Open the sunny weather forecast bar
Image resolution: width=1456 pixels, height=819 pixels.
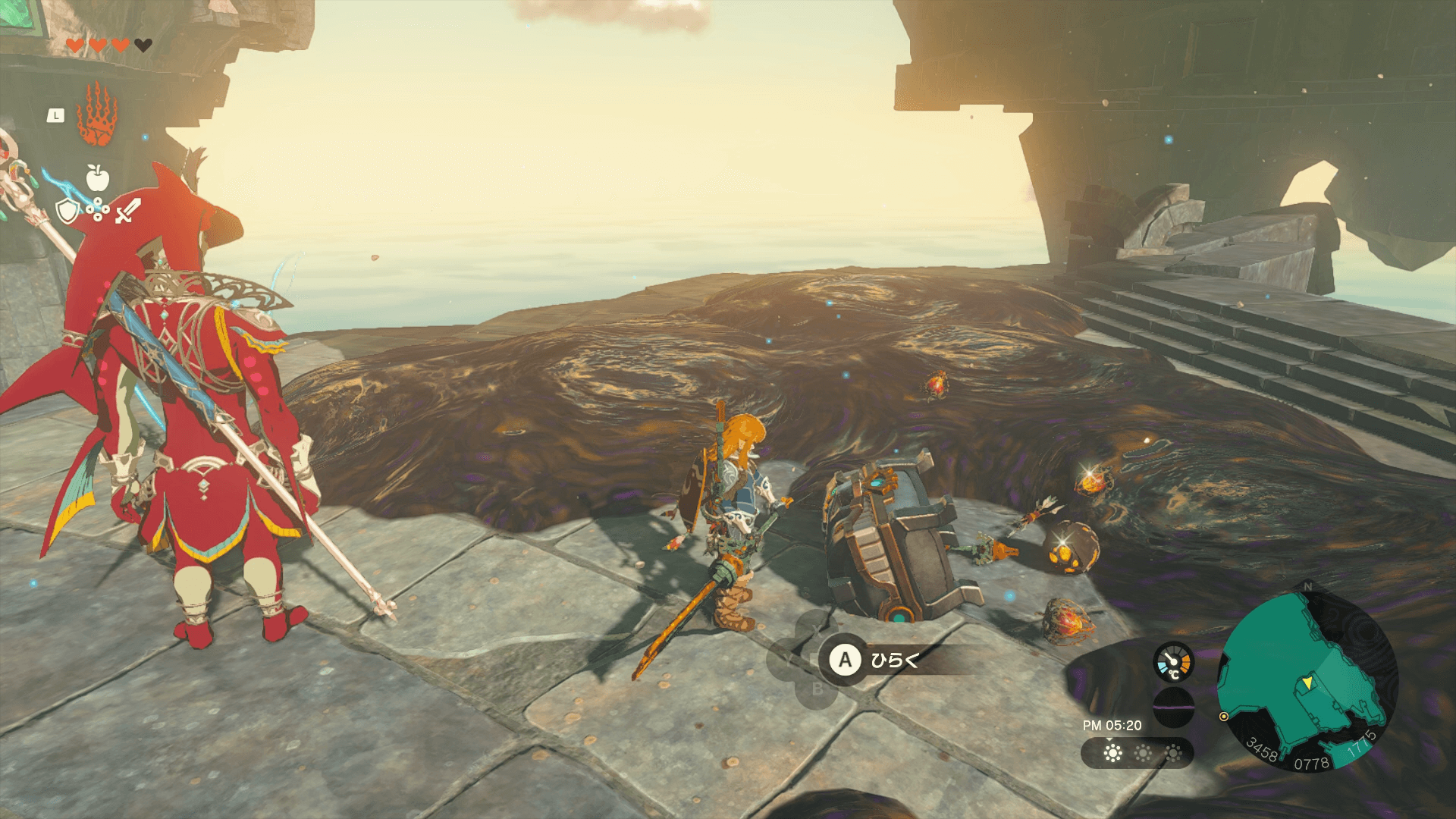point(1137,753)
